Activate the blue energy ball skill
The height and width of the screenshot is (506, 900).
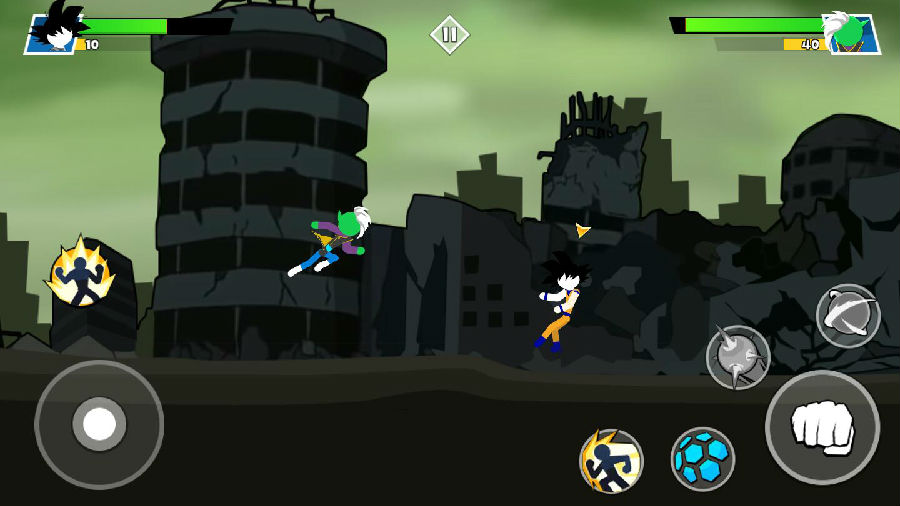point(702,459)
